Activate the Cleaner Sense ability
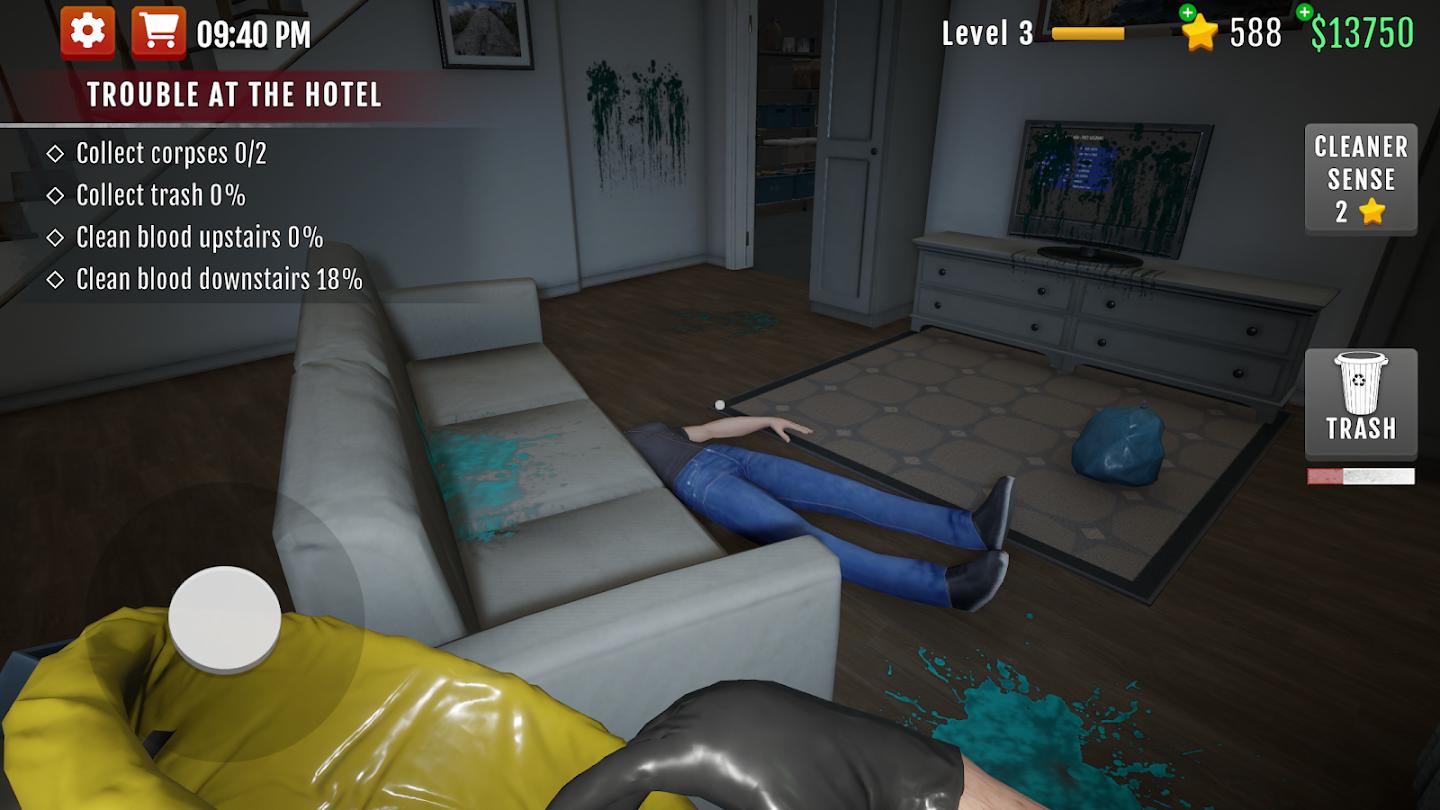The height and width of the screenshot is (810, 1440). pos(1360,179)
